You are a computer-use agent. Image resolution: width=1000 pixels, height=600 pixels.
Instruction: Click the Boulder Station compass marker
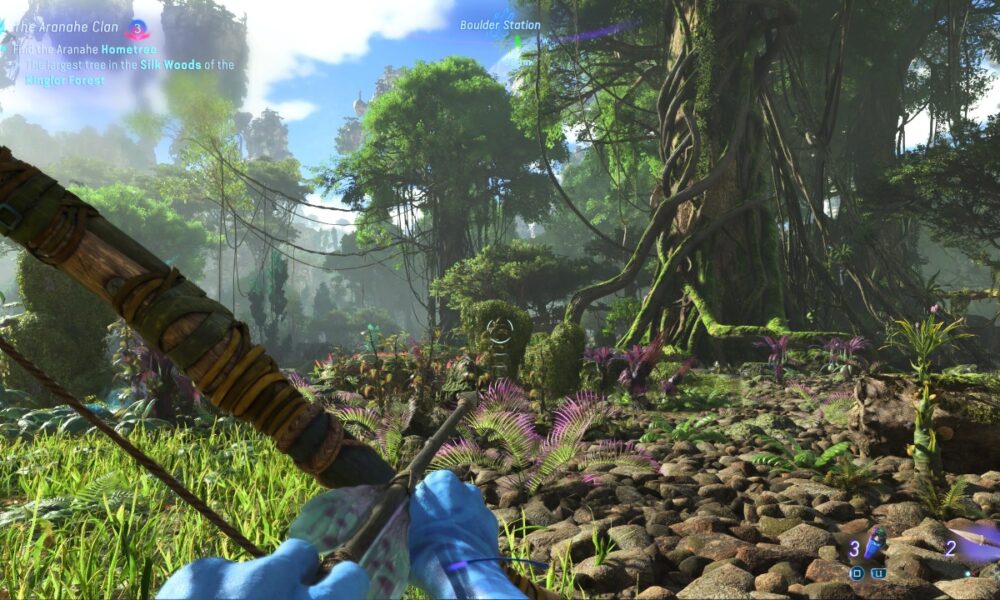(x=500, y=25)
